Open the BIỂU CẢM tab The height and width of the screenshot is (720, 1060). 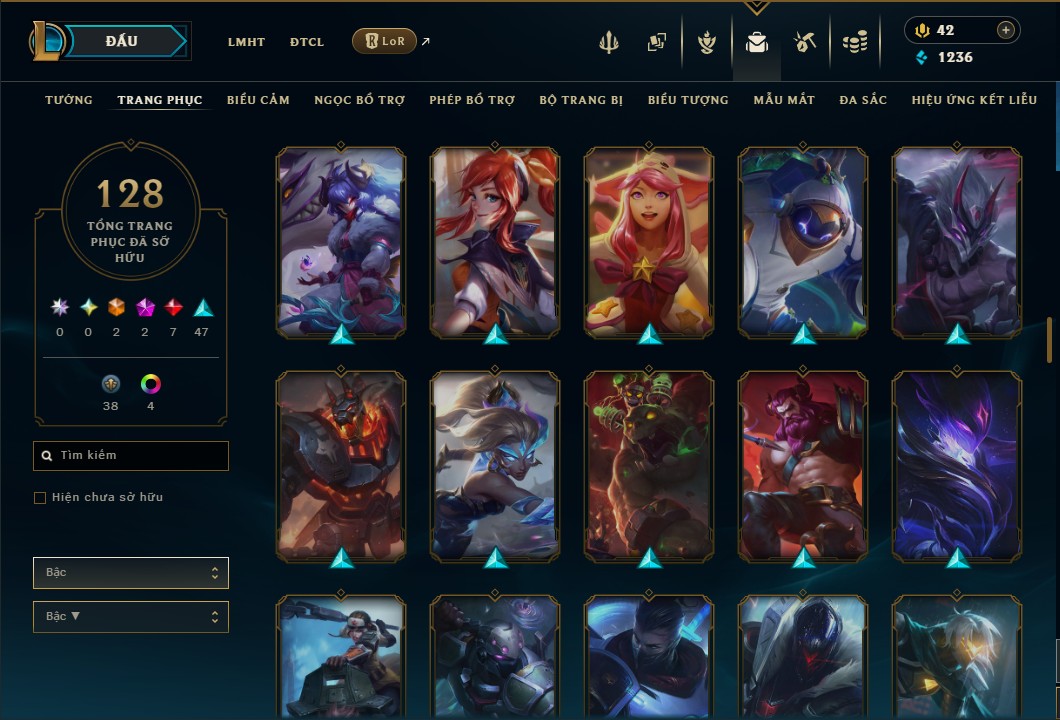pyautogui.click(x=258, y=100)
